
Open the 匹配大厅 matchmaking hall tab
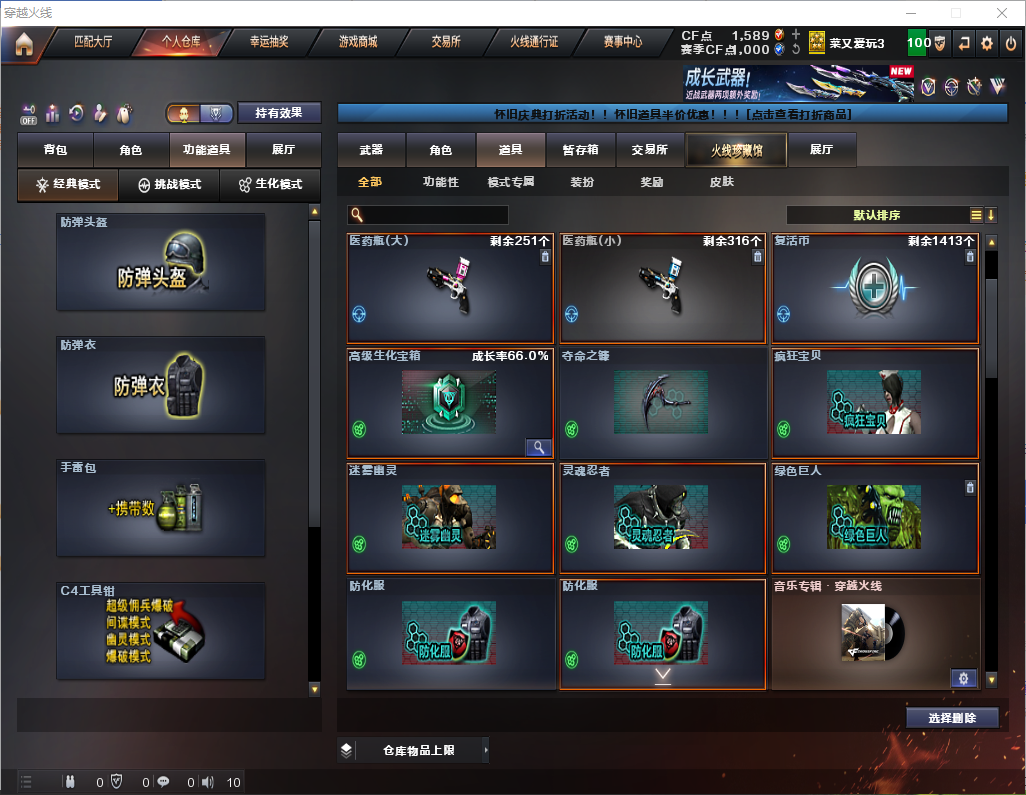[x=94, y=42]
